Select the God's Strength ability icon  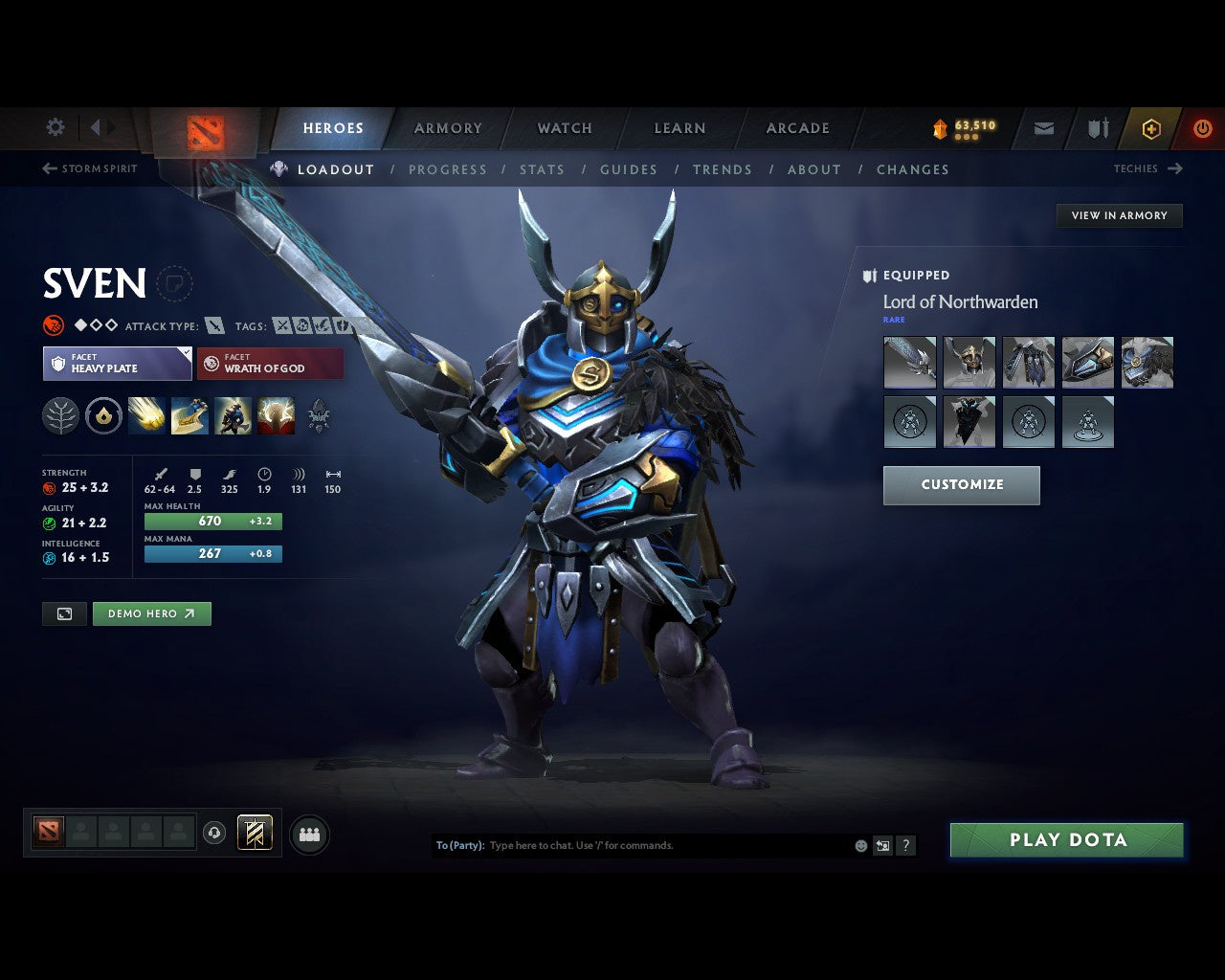276,415
